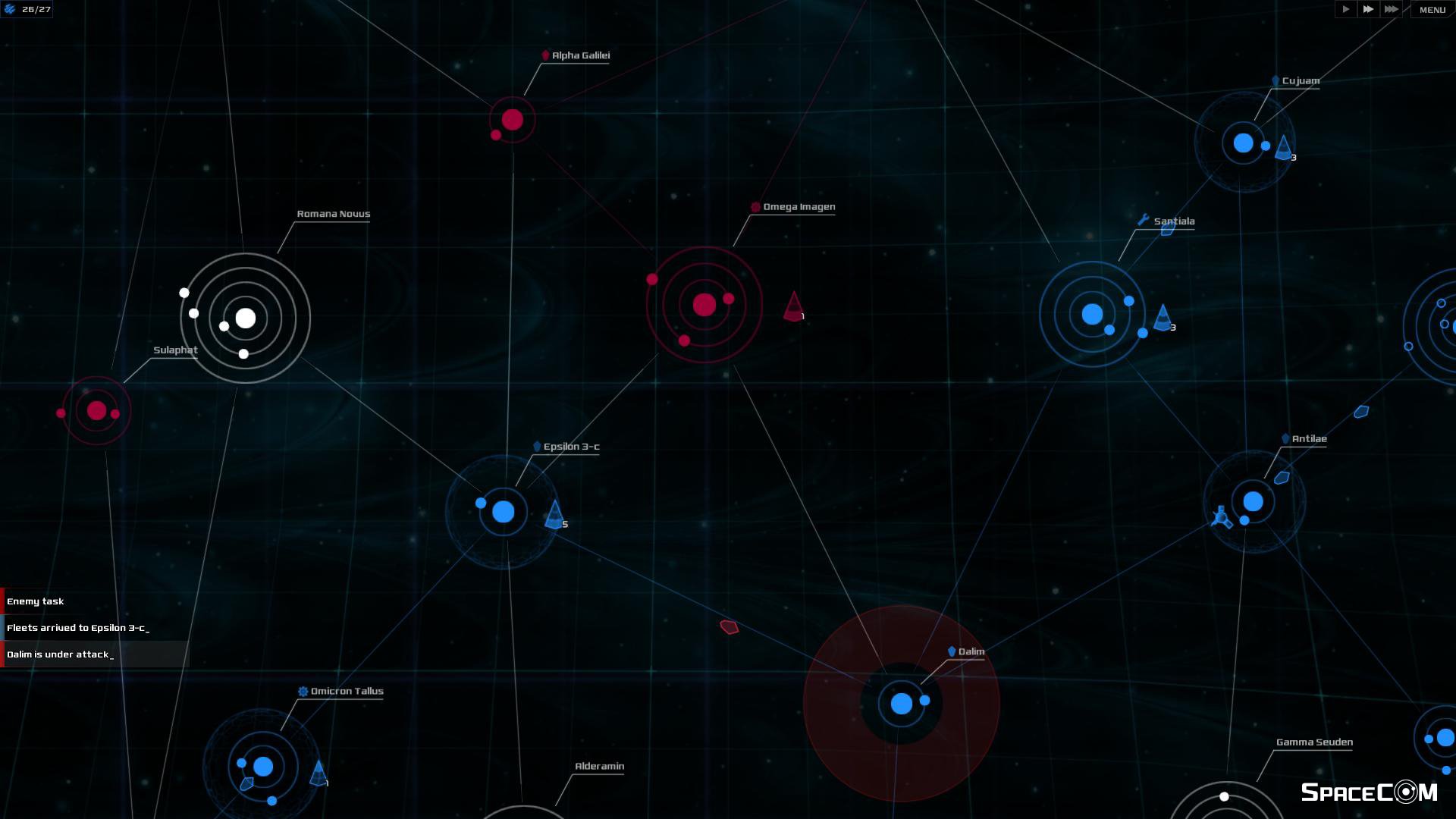Select the Romana Novus star system

pos(244,318)
